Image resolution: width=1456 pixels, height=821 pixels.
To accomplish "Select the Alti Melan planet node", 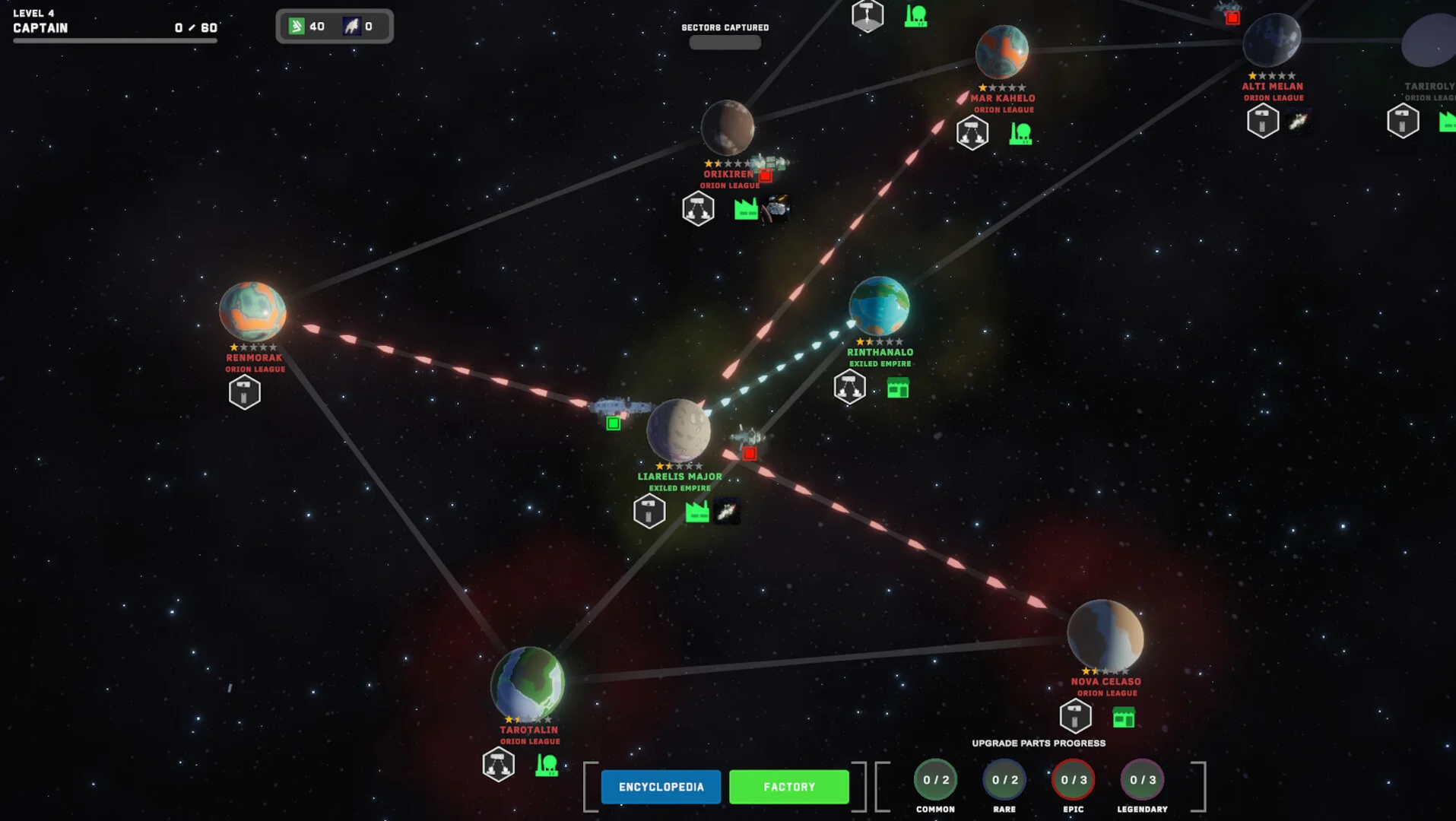I will pos(1271,40).
